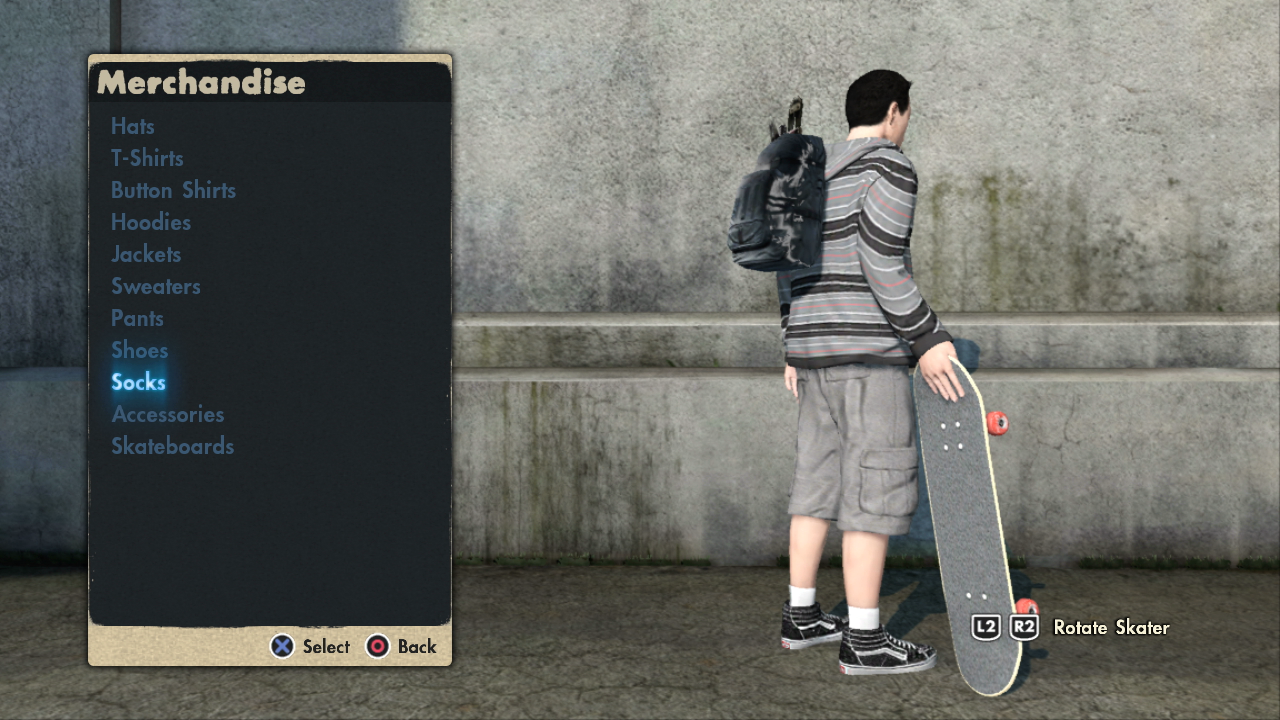This screenshot has width=1280, height=720.
Task: Click the Merchandise panel title
Action: pos(200,84)
